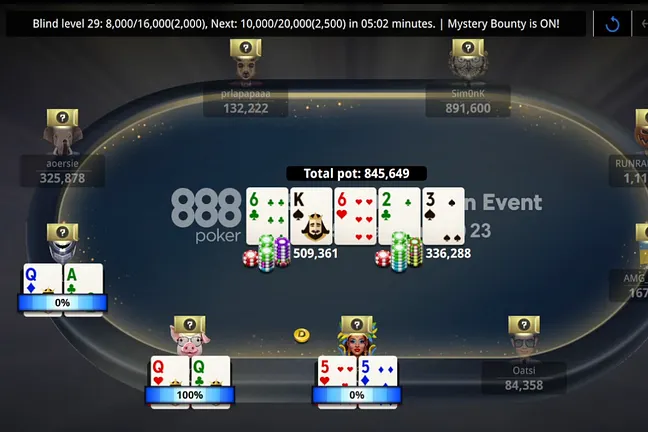The image size is (648, 432).
Task: Click the blue circular replay arrow button
Action: (x=612, y=23)
